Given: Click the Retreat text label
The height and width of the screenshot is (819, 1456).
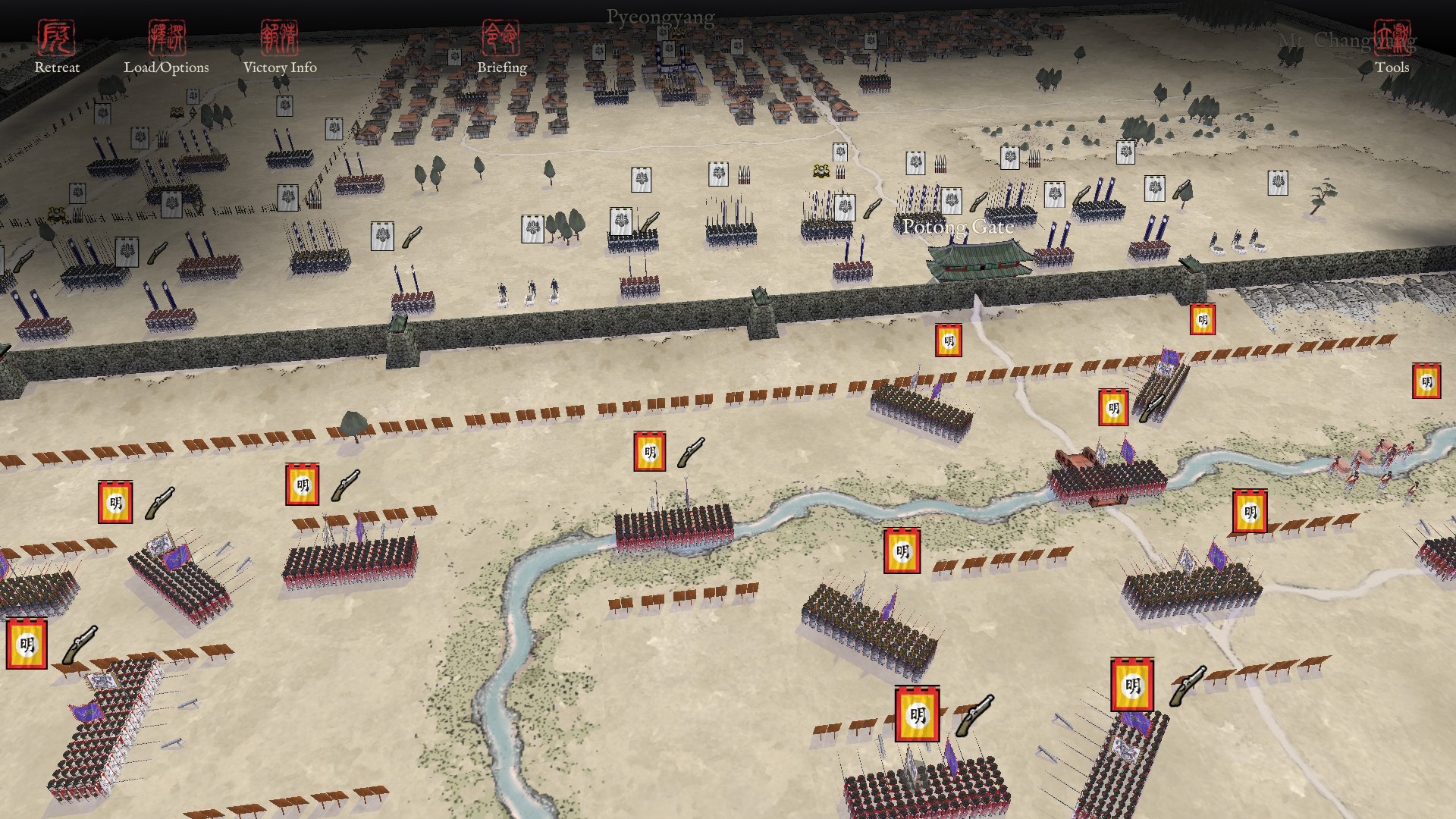Looking at the screenshot, I should pos(59,67).
